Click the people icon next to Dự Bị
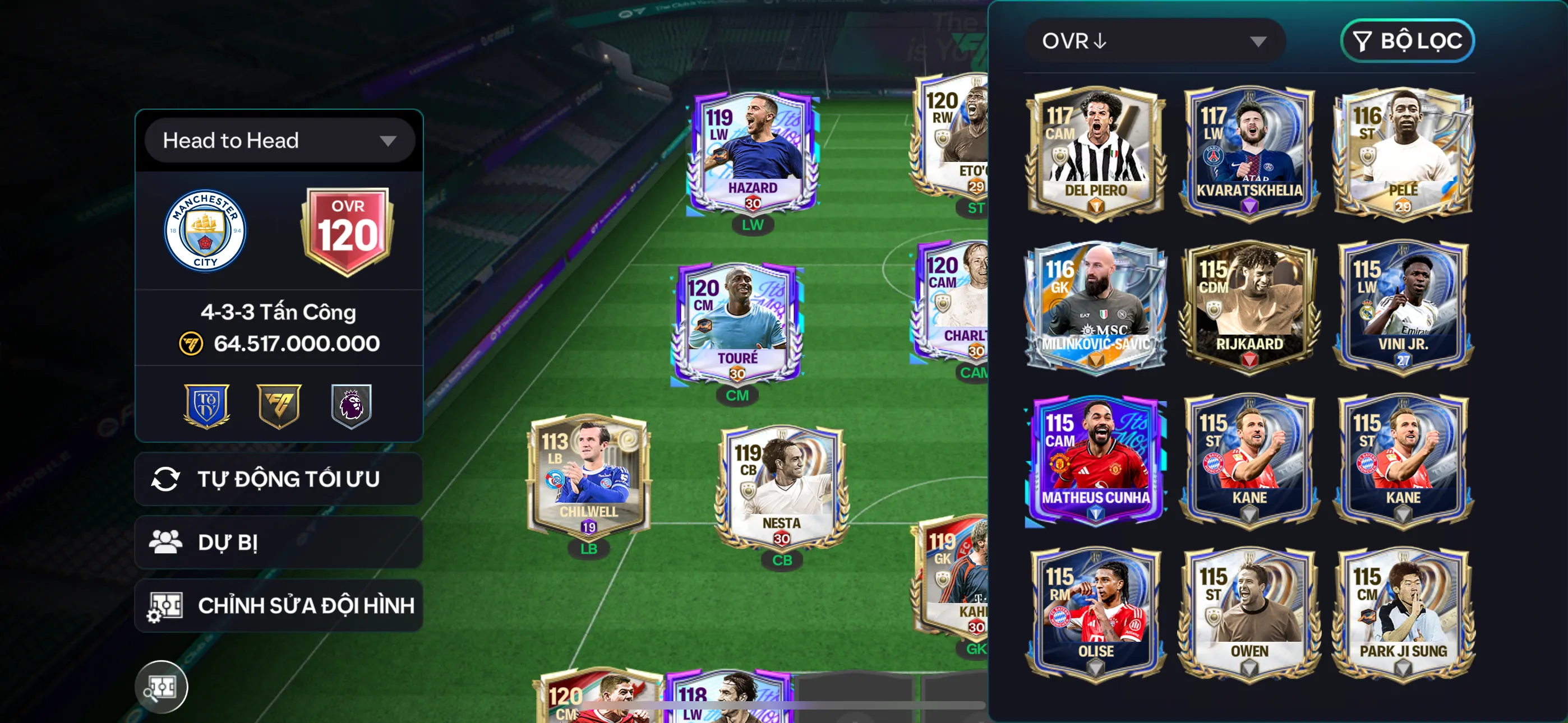Viewport: 1568px width, 723px height. (x=165, y=541)
